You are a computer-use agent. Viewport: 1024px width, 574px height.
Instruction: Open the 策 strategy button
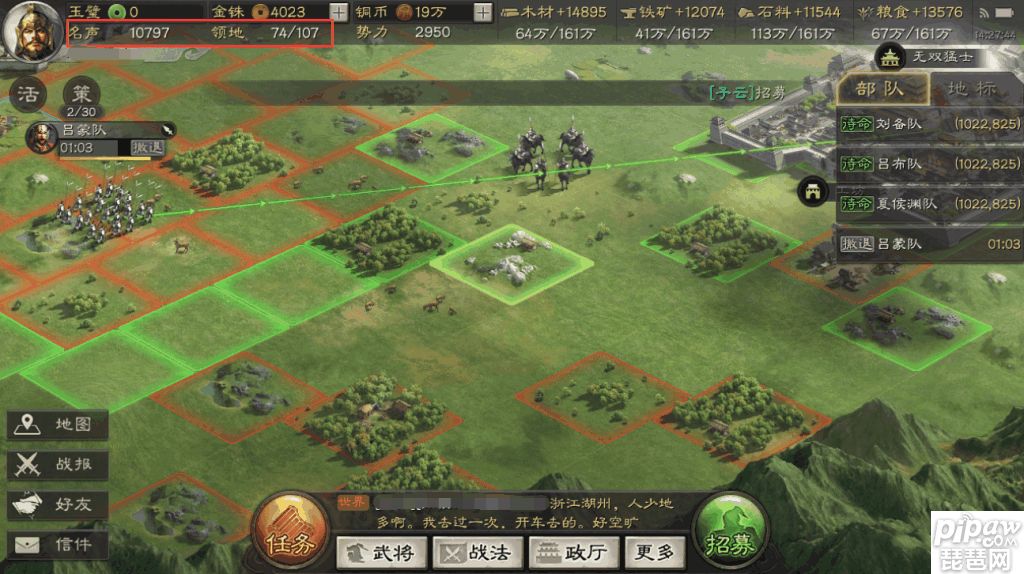pyautogui.click(x=80, y=95)
